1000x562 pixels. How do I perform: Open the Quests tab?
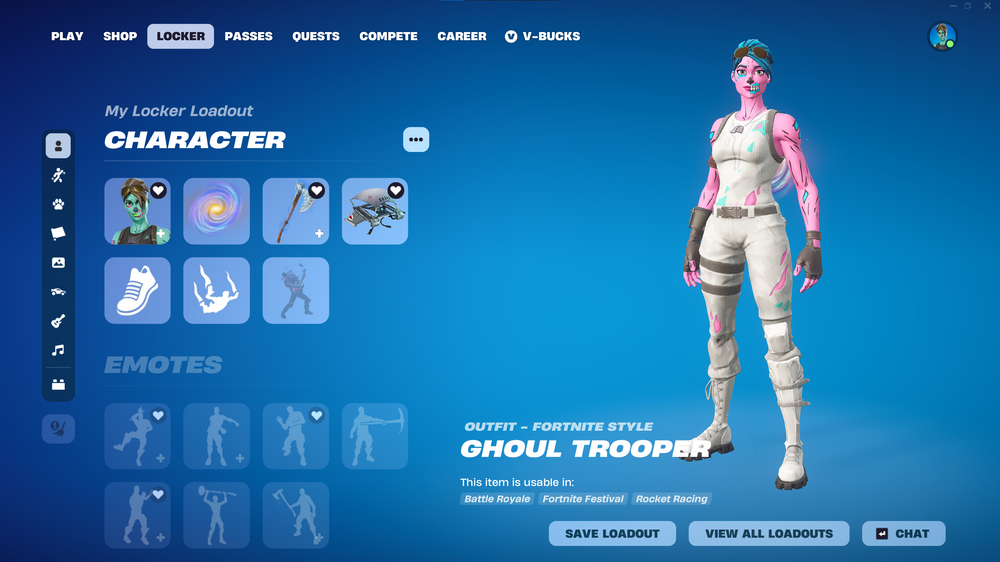coord(316,36)
